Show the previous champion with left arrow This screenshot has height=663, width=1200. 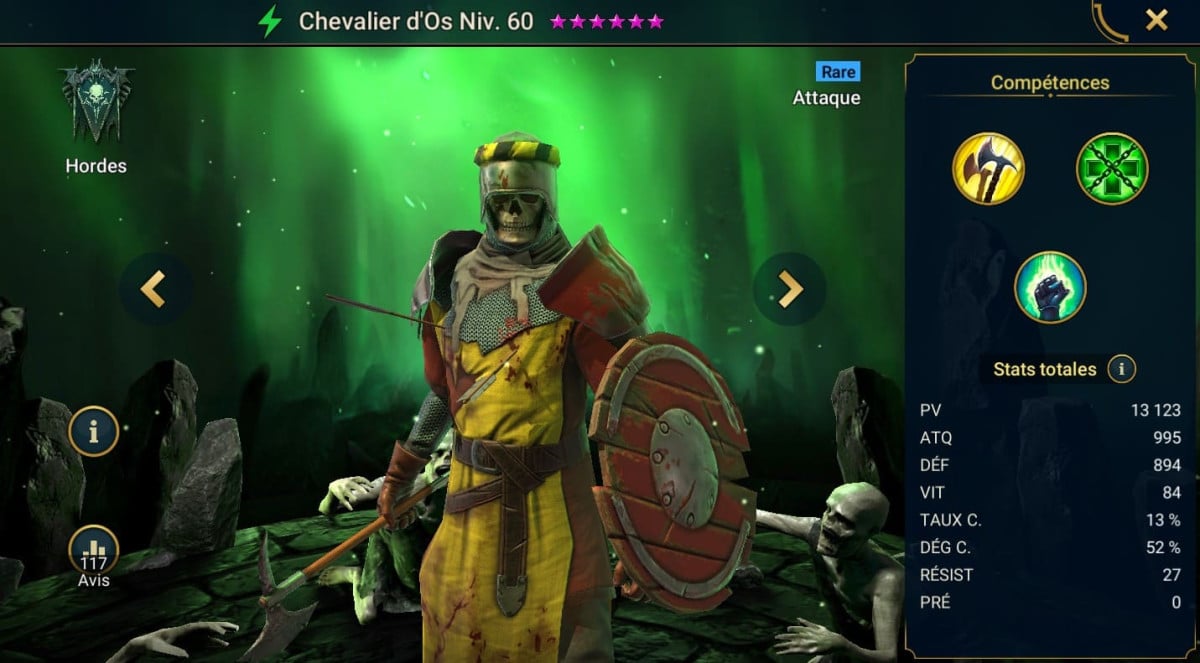coord(152,290)
